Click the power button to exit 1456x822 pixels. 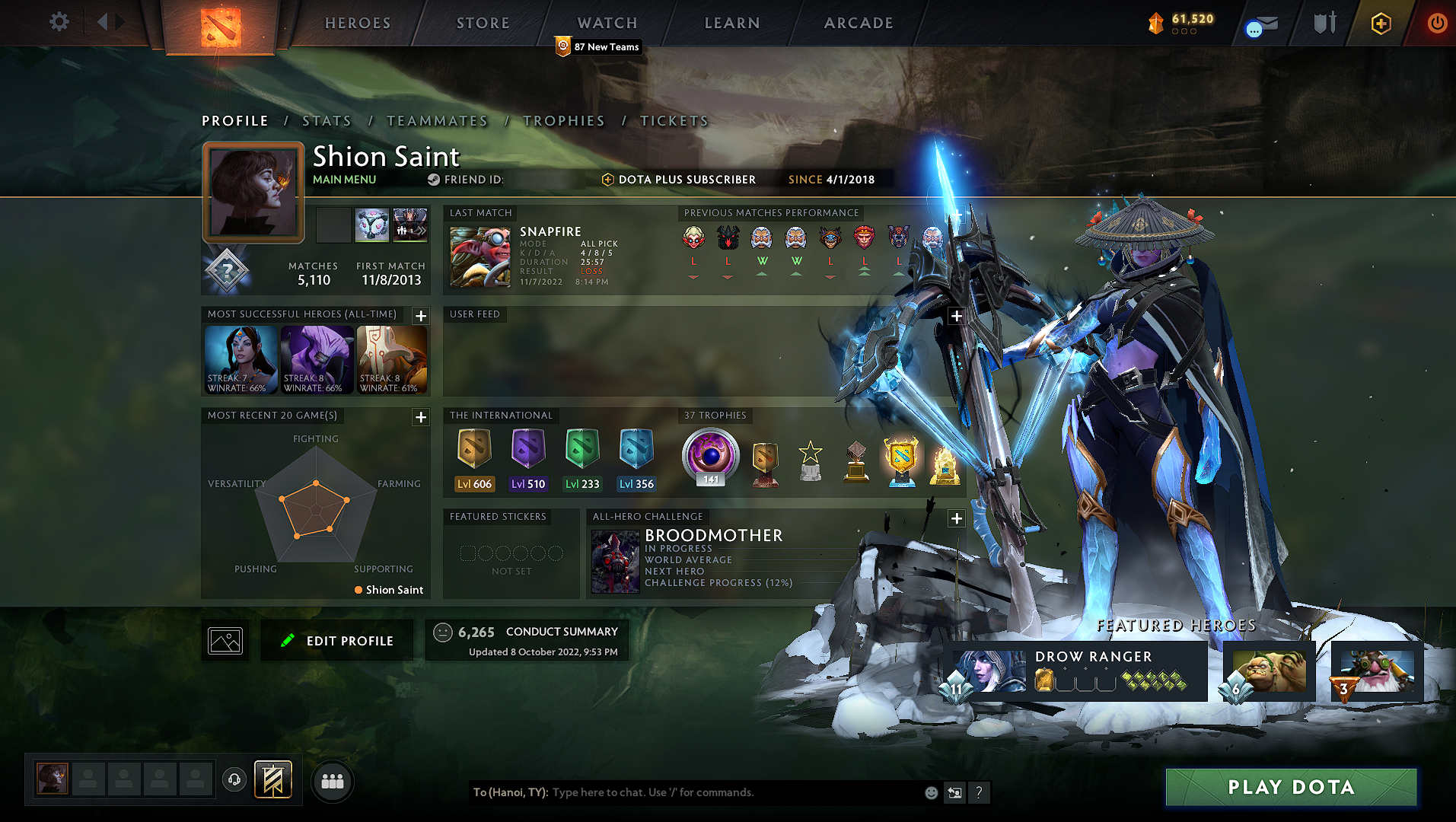(1437, 23)
